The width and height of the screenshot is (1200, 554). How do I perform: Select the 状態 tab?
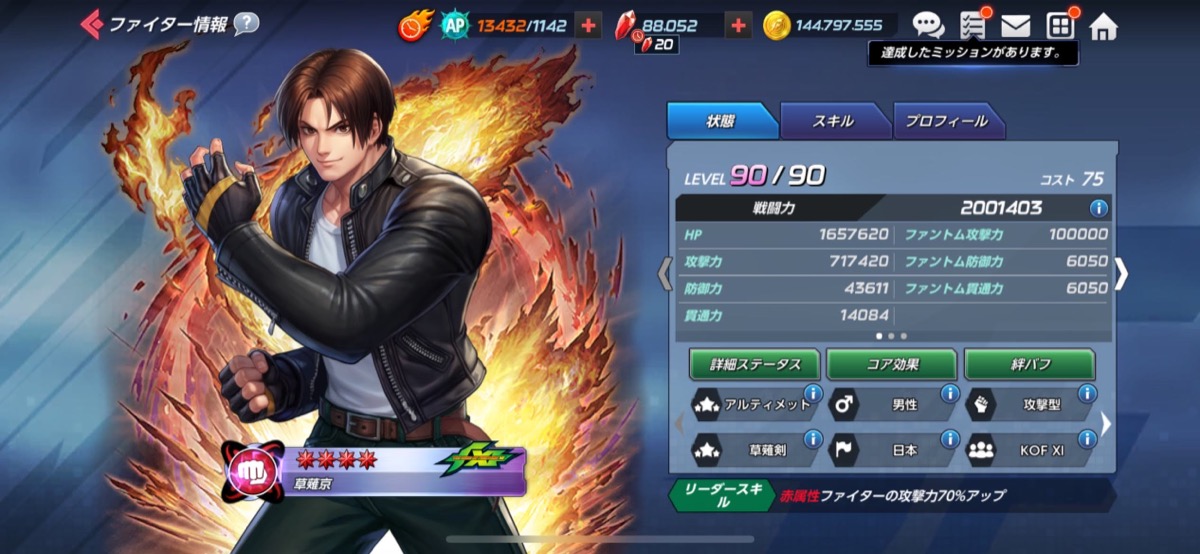click(720, 121)
